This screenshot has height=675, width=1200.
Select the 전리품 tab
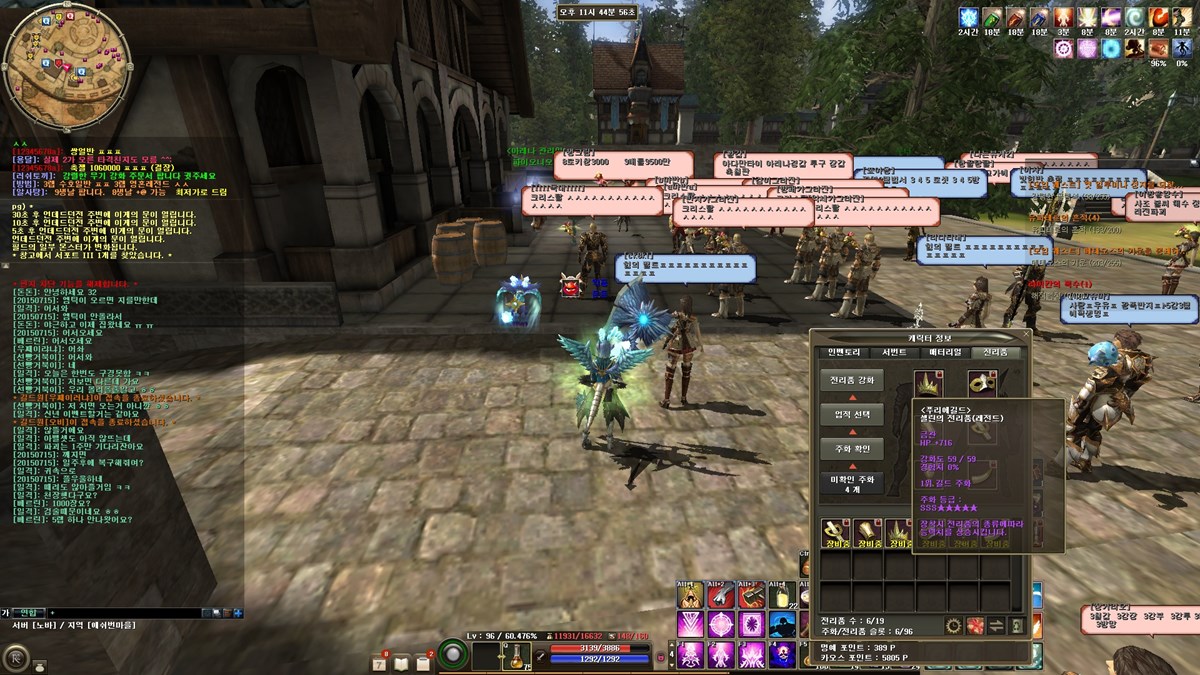coord(994,352)
